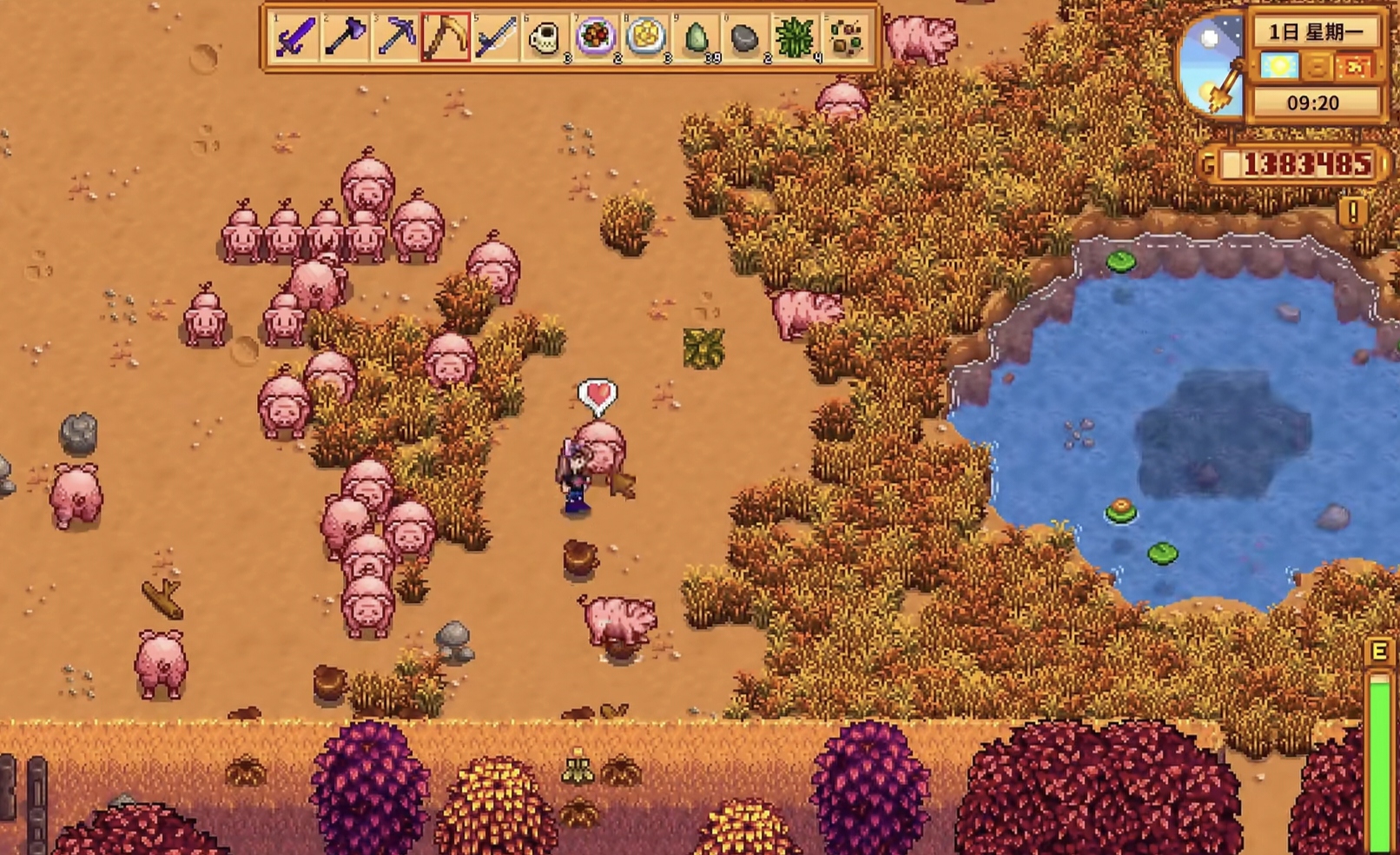1400x855 pixels.
Task: Pick the fishing rod in the hotbar
Action: tap(496, 37)
